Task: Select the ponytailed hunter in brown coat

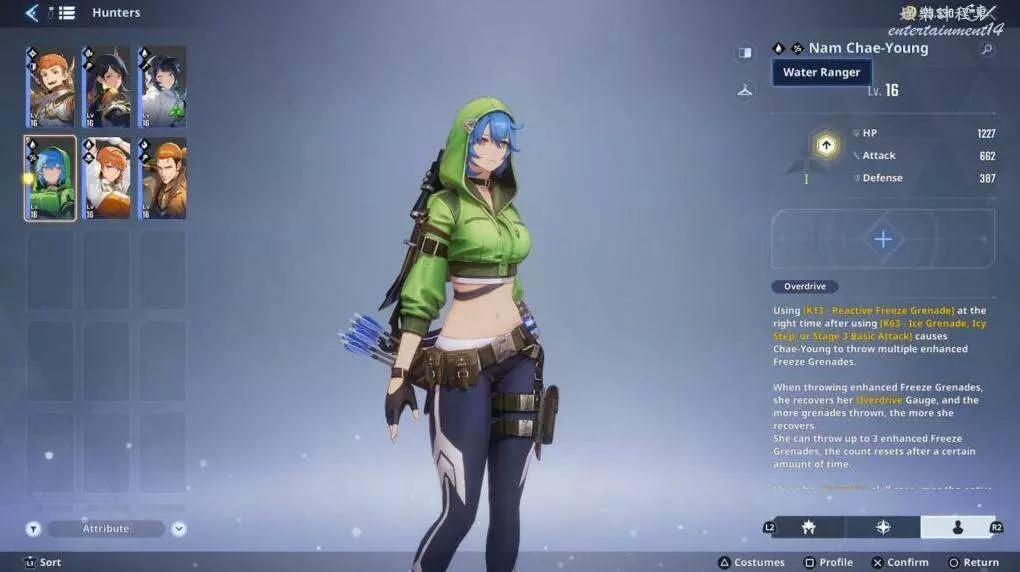Action: 162,179
